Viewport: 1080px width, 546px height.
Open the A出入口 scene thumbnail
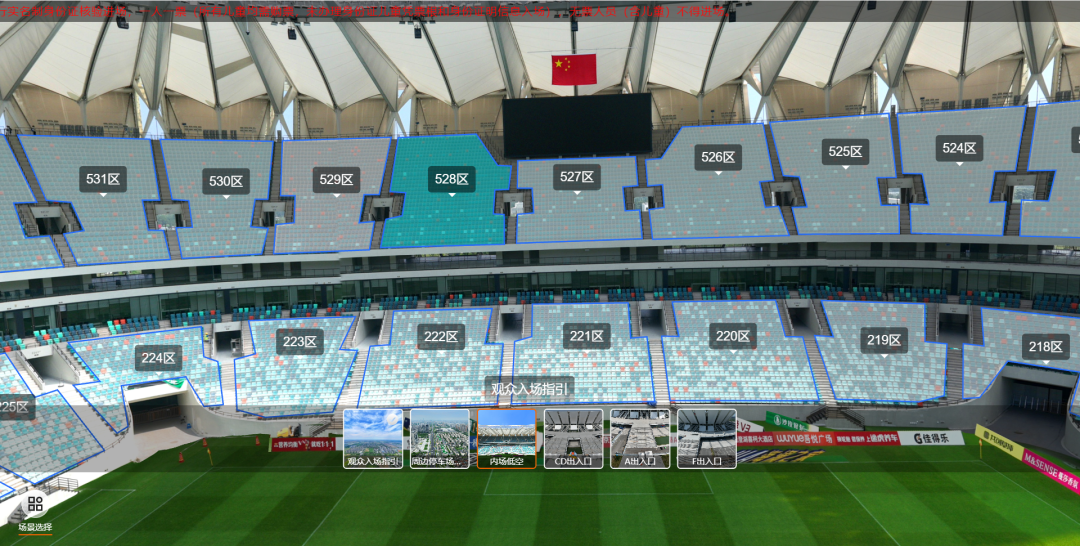pyautogui.click(x=640, y=438)
